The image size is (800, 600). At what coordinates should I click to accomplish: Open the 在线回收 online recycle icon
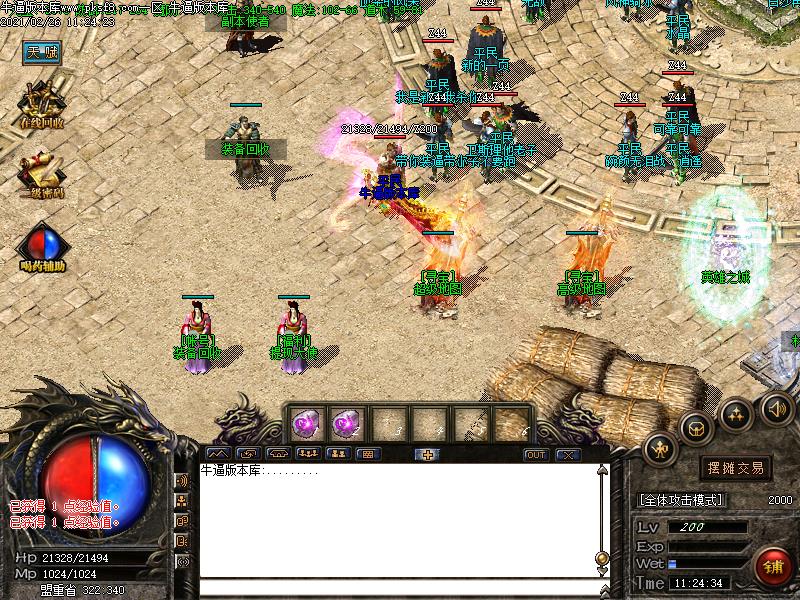tap(42, 103)
